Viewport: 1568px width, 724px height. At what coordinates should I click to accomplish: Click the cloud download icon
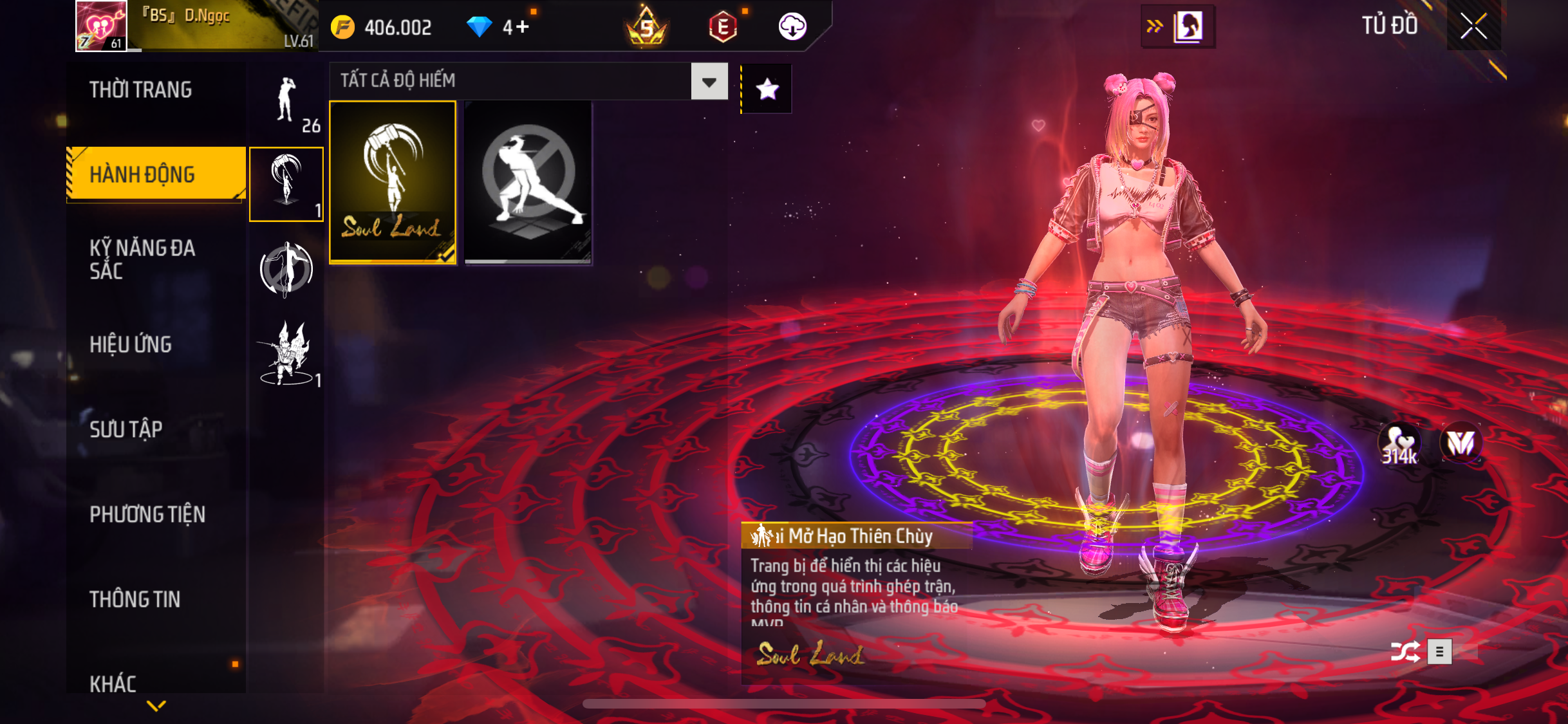[x=792, y=27]
